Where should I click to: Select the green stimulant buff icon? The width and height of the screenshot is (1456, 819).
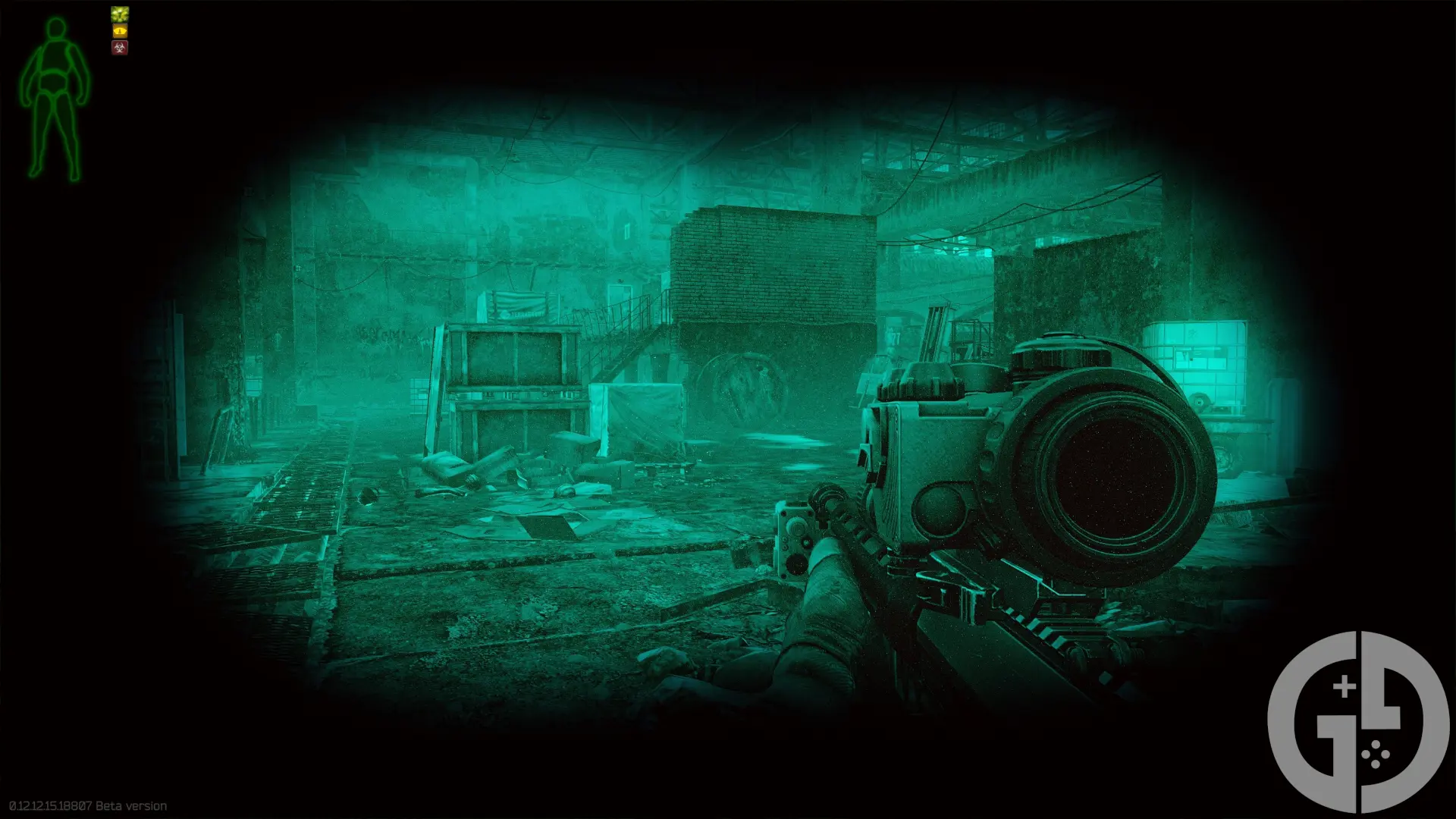coord(120,14)
